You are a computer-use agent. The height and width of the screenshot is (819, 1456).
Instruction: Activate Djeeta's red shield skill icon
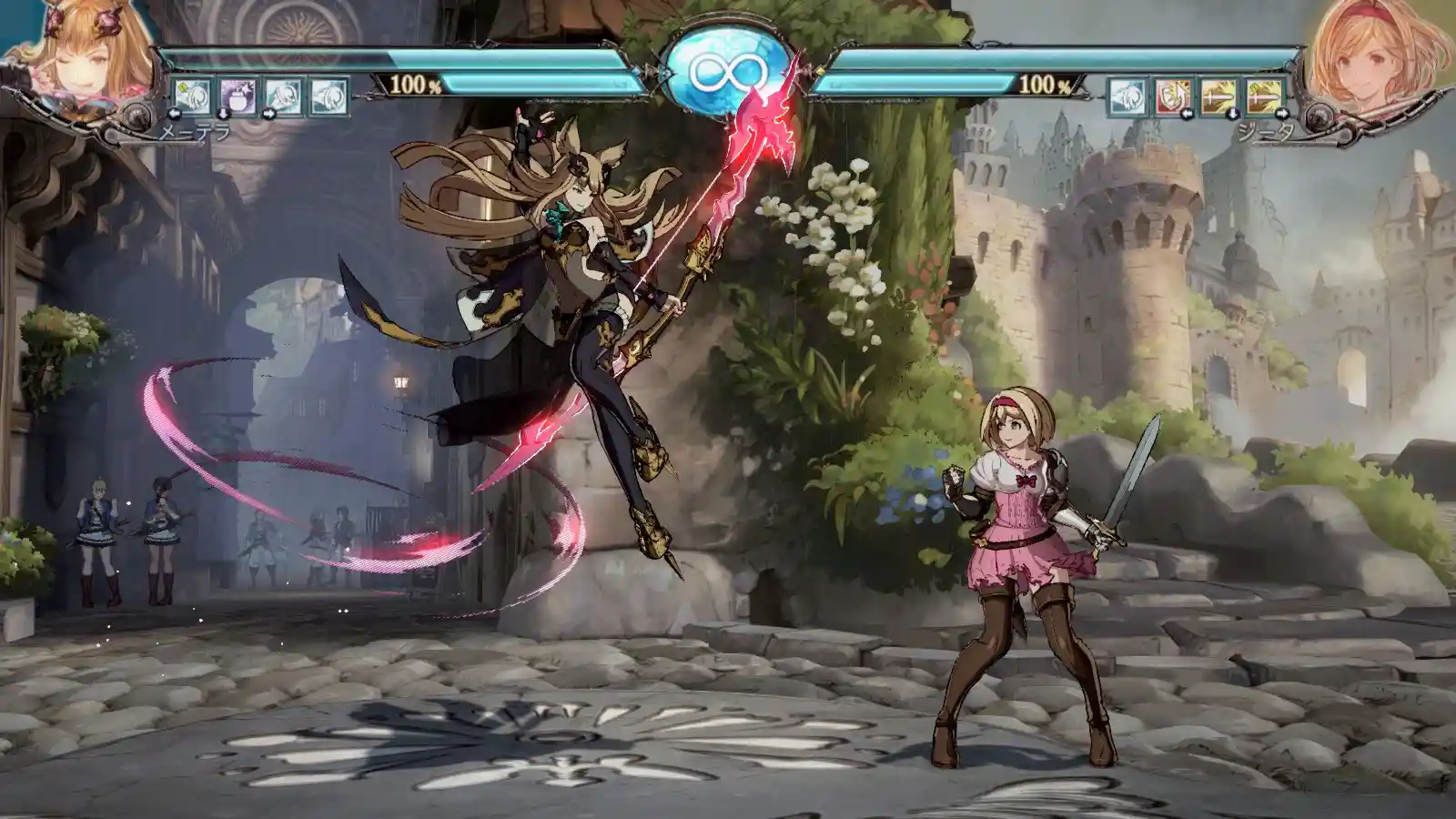1174,96
